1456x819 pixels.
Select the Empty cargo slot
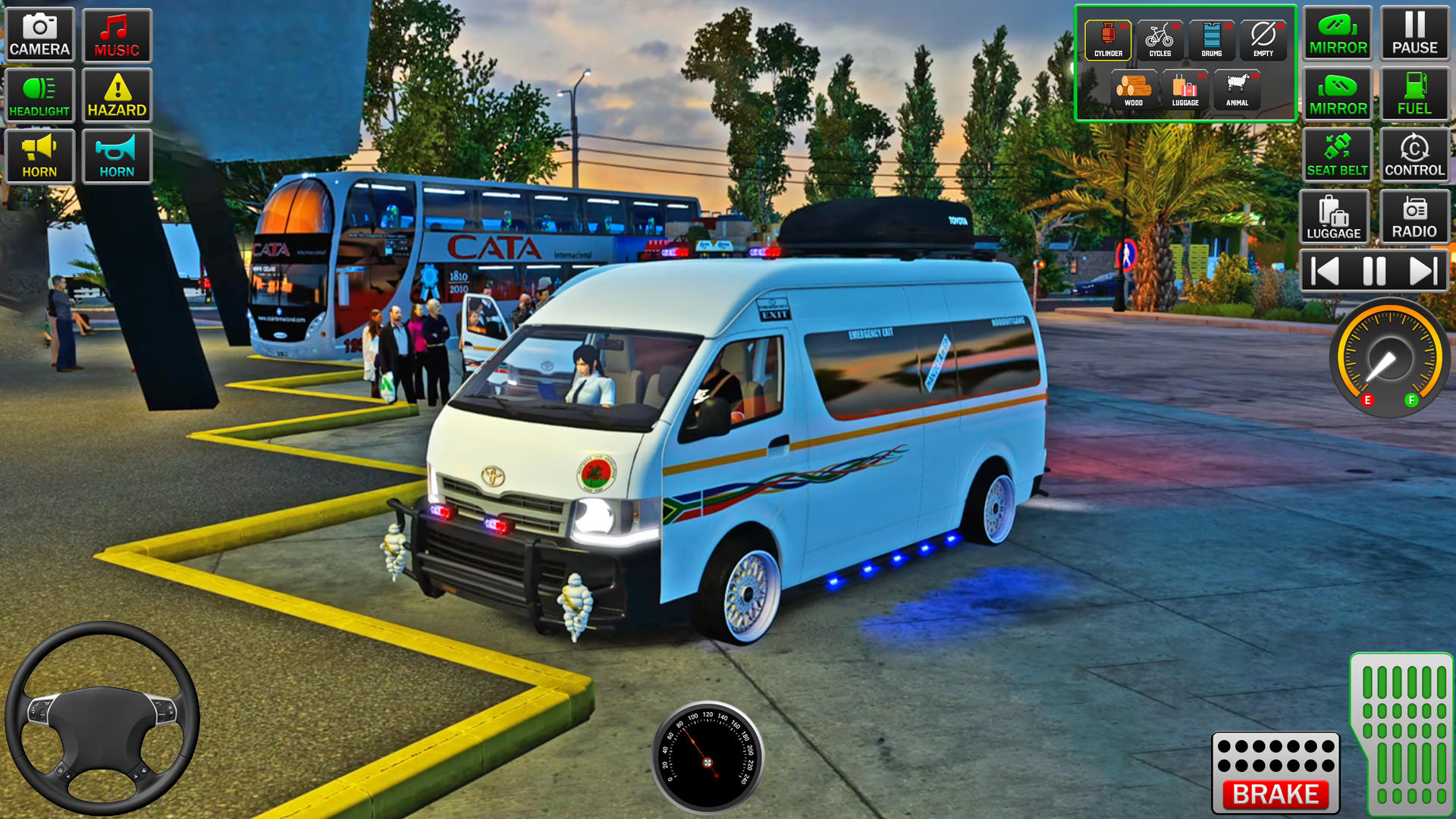[x=1263, y=36]
